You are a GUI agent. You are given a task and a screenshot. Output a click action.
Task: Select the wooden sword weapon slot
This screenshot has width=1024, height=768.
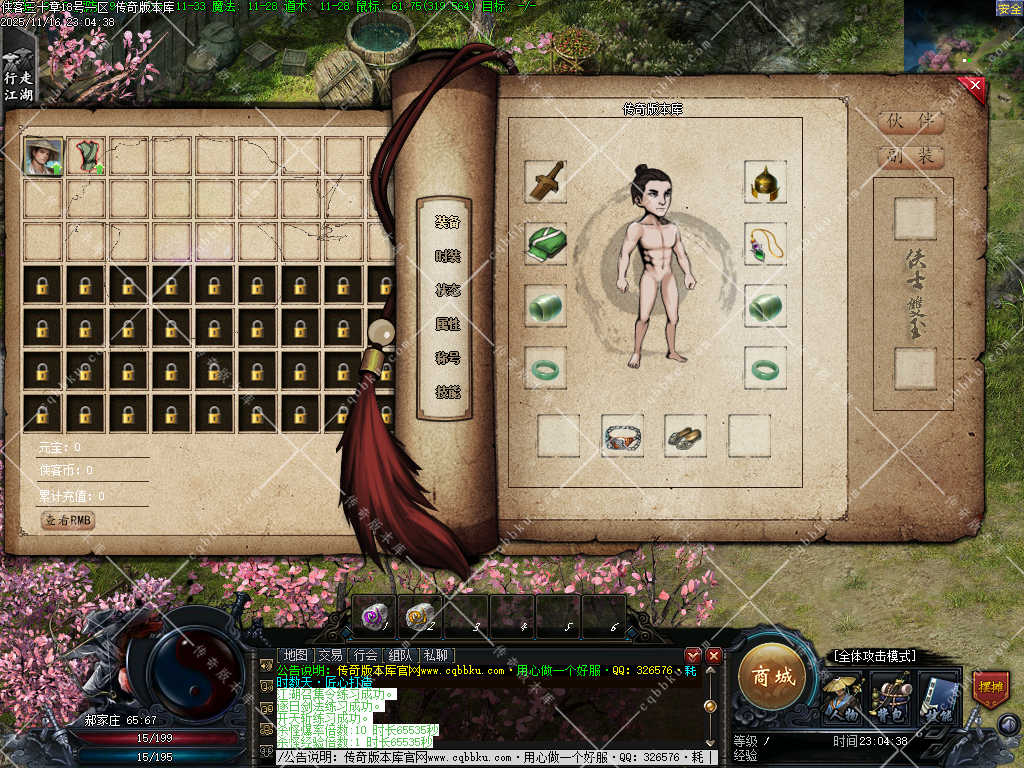coord(546,181)
